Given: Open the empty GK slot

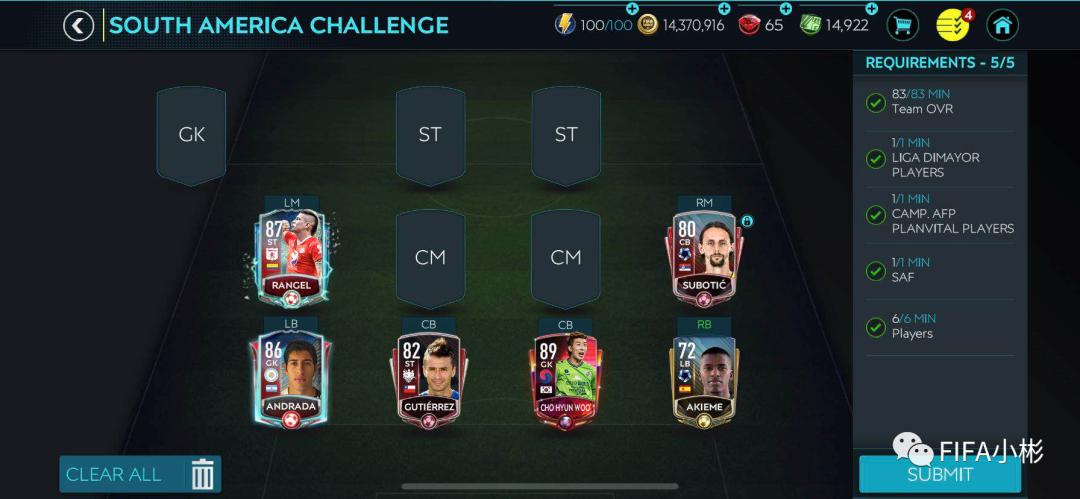Looking at the screenshot, I should click(x=191, y=135).
